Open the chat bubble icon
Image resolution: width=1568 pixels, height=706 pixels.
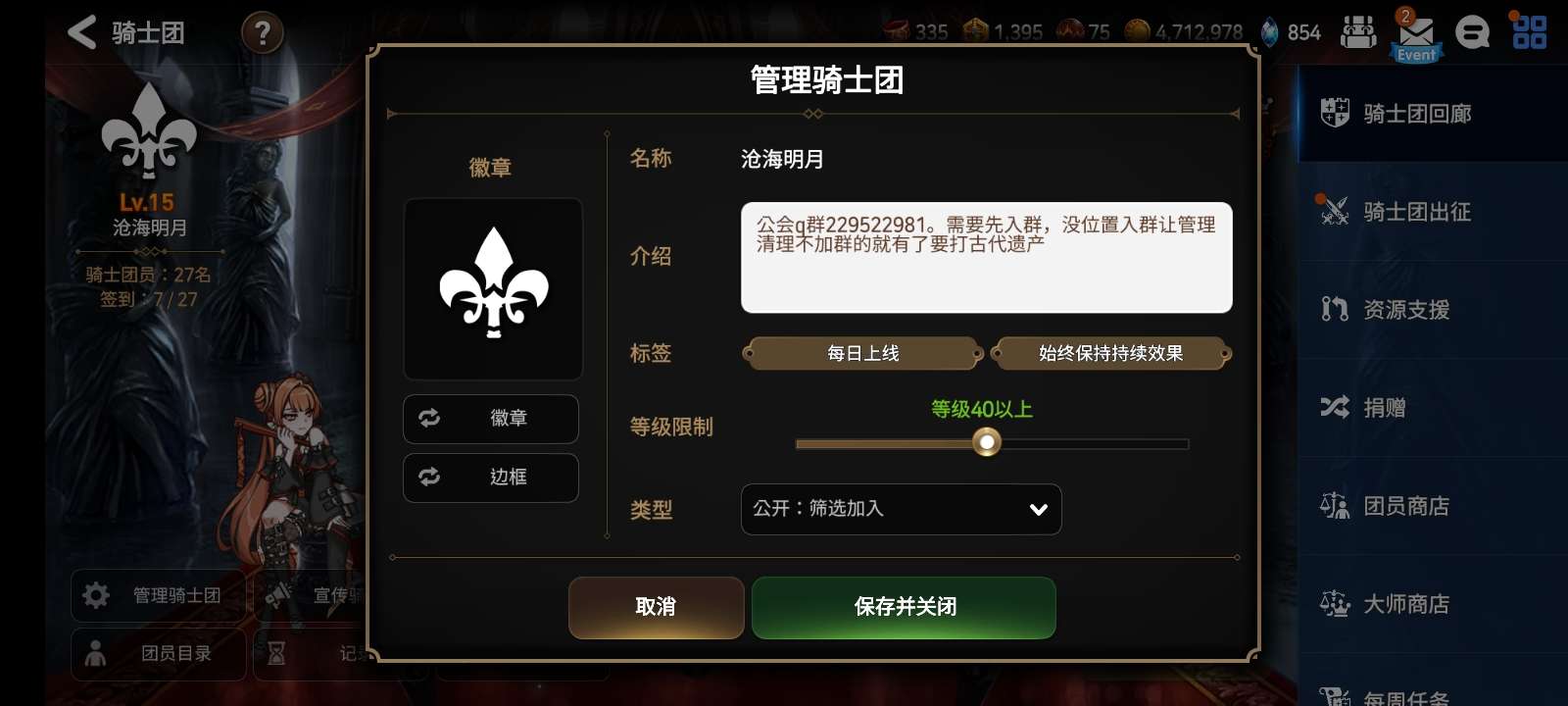click(1471, 32)
